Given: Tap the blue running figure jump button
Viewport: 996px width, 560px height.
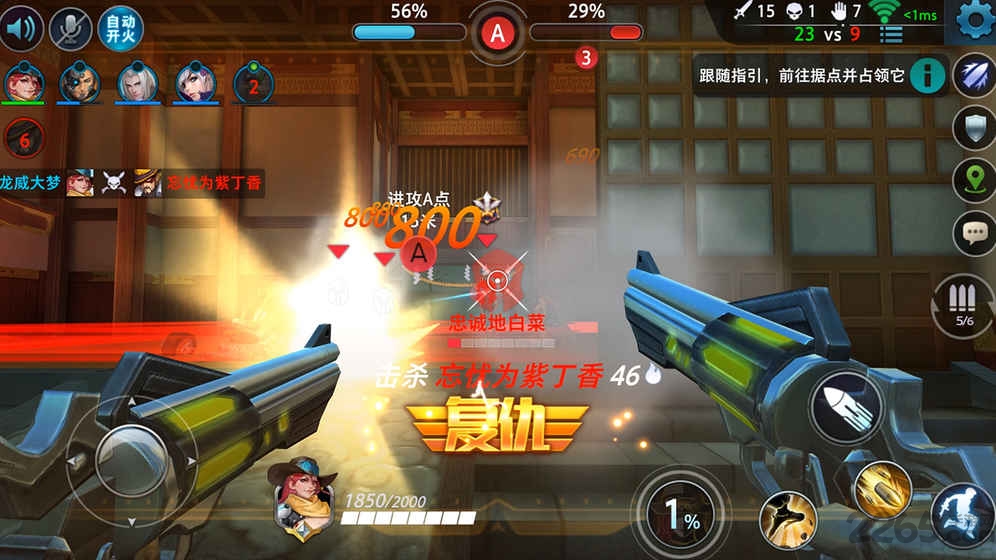Looking at the screenshot, I should click(961, 516).
